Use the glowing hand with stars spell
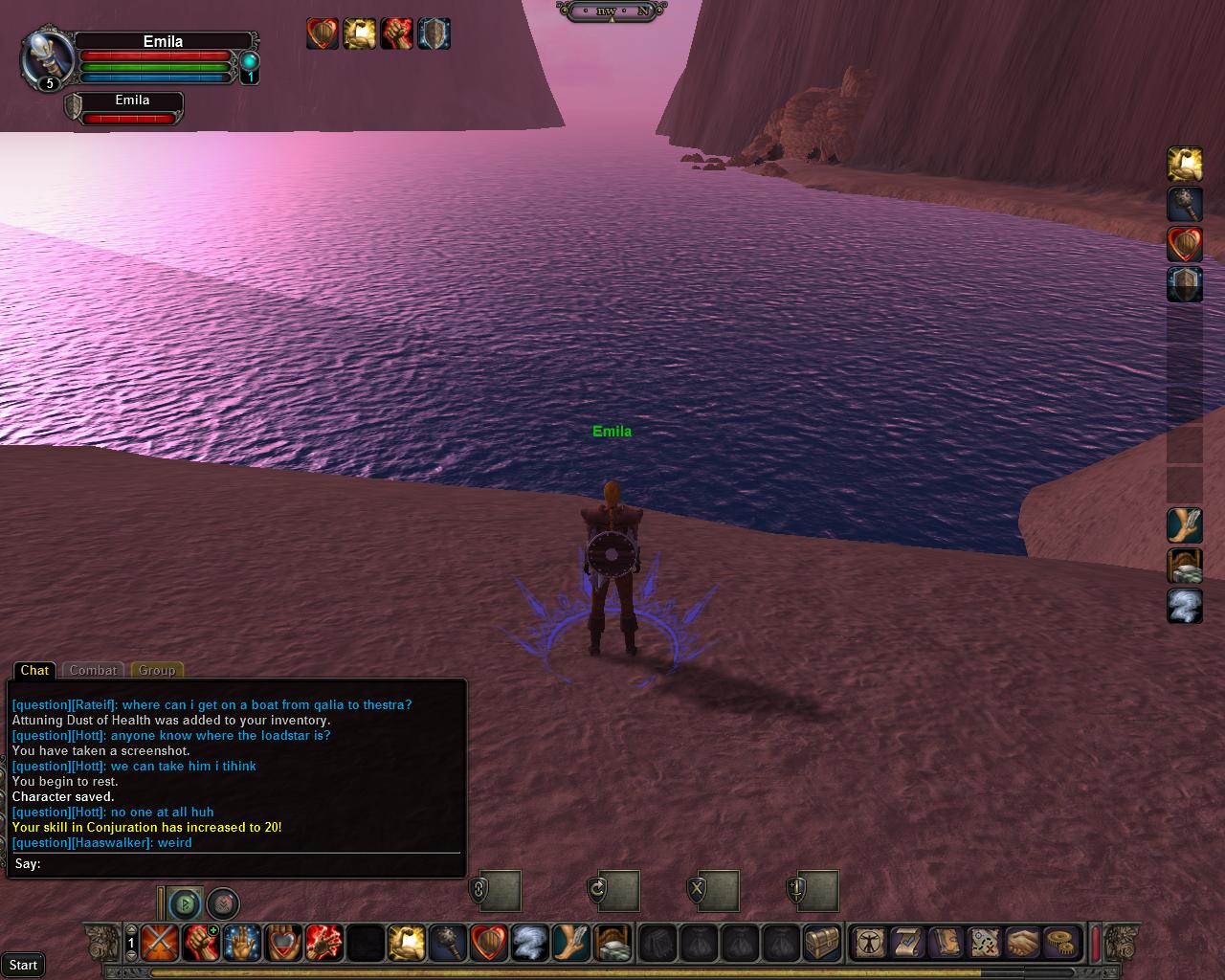1225x980 pixels. (x=242, y=943)
